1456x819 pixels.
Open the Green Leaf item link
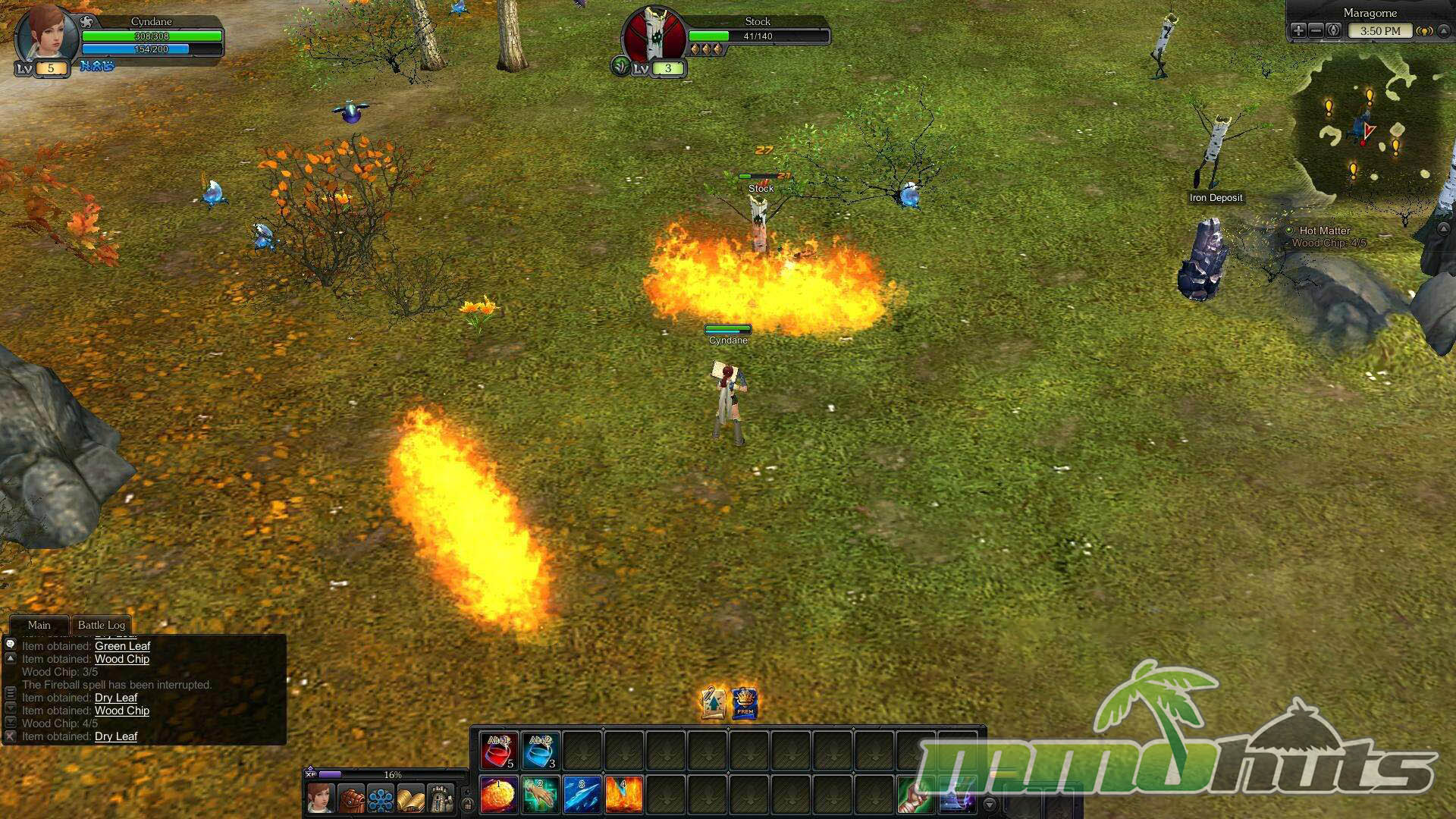coord(122,646)
